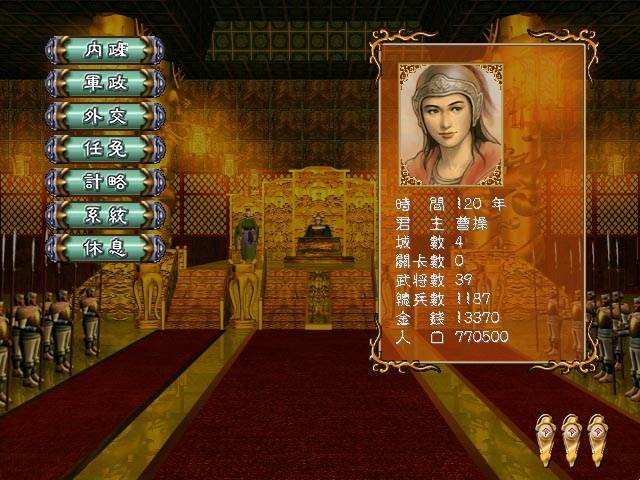The height and width of the screenshot is (480, 640).
Task: Select the 軍政 (Military) menu entry
Action: tap(105, 82)
